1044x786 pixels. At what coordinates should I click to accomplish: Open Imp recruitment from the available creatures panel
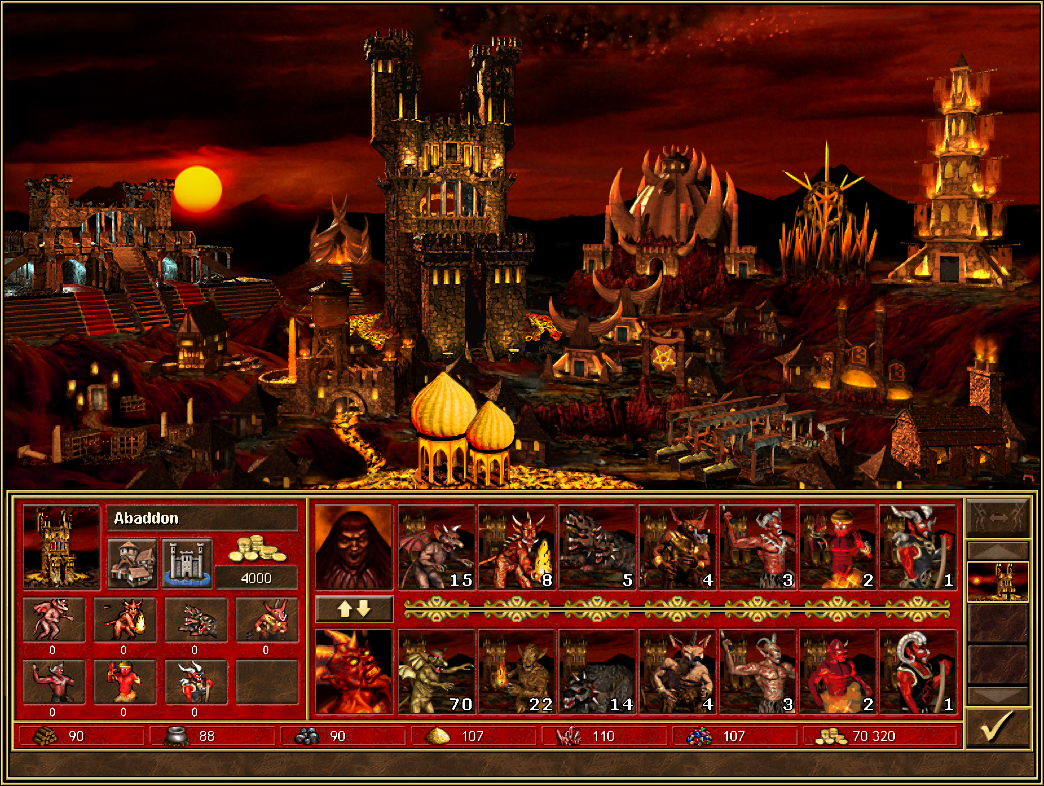pyautogui.click(x=53, y=620)
